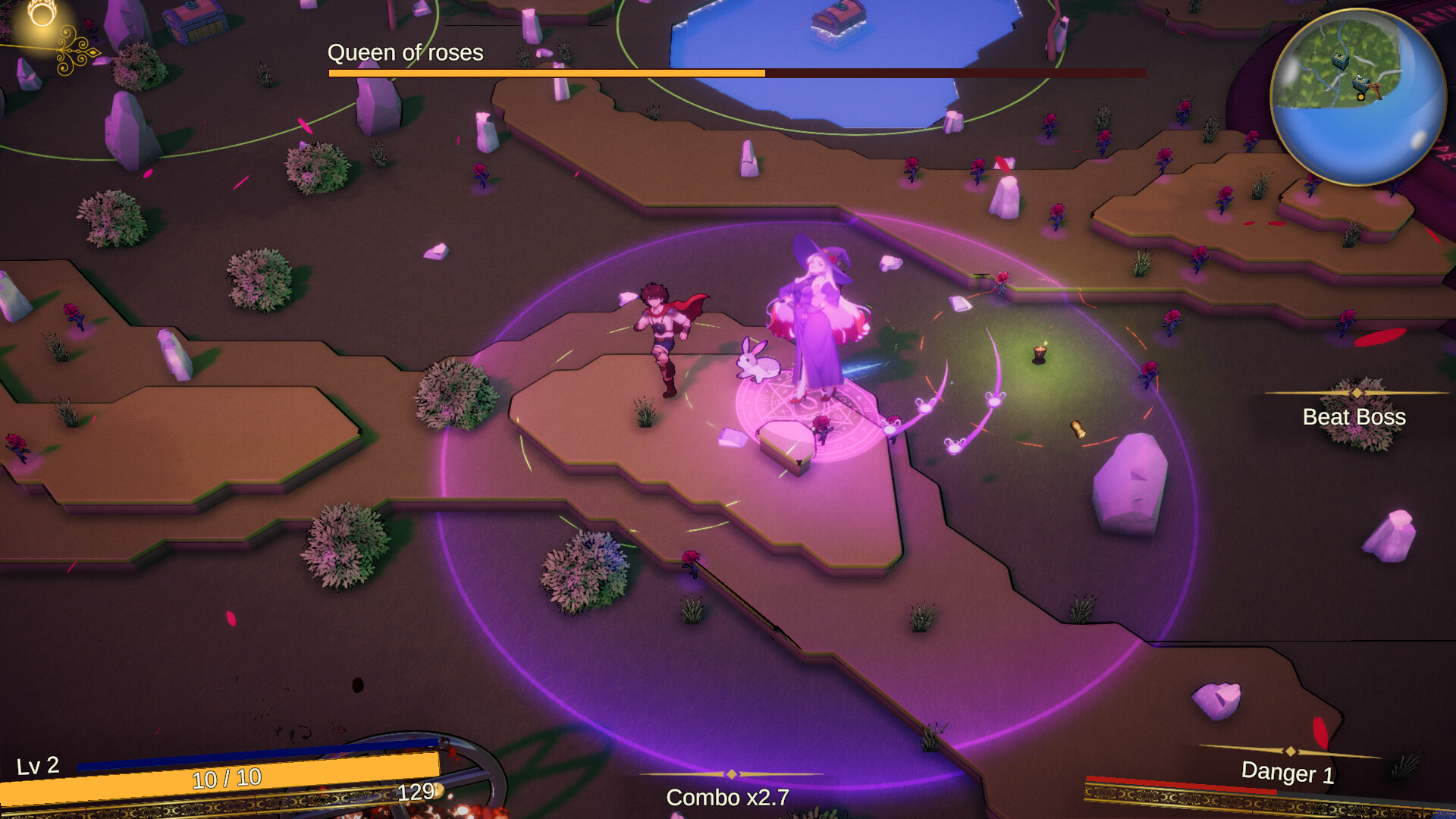Screen dimensions: 1456x819
Task: Click the gold diamond marker above Danger 1
Action: pos(1289,752)
